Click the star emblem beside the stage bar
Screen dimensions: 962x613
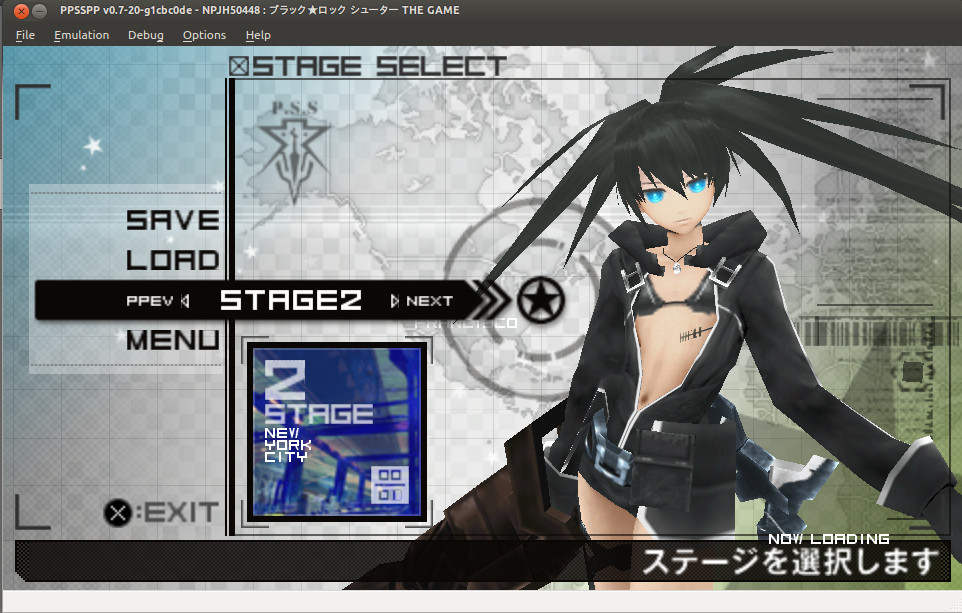[541, 299]
